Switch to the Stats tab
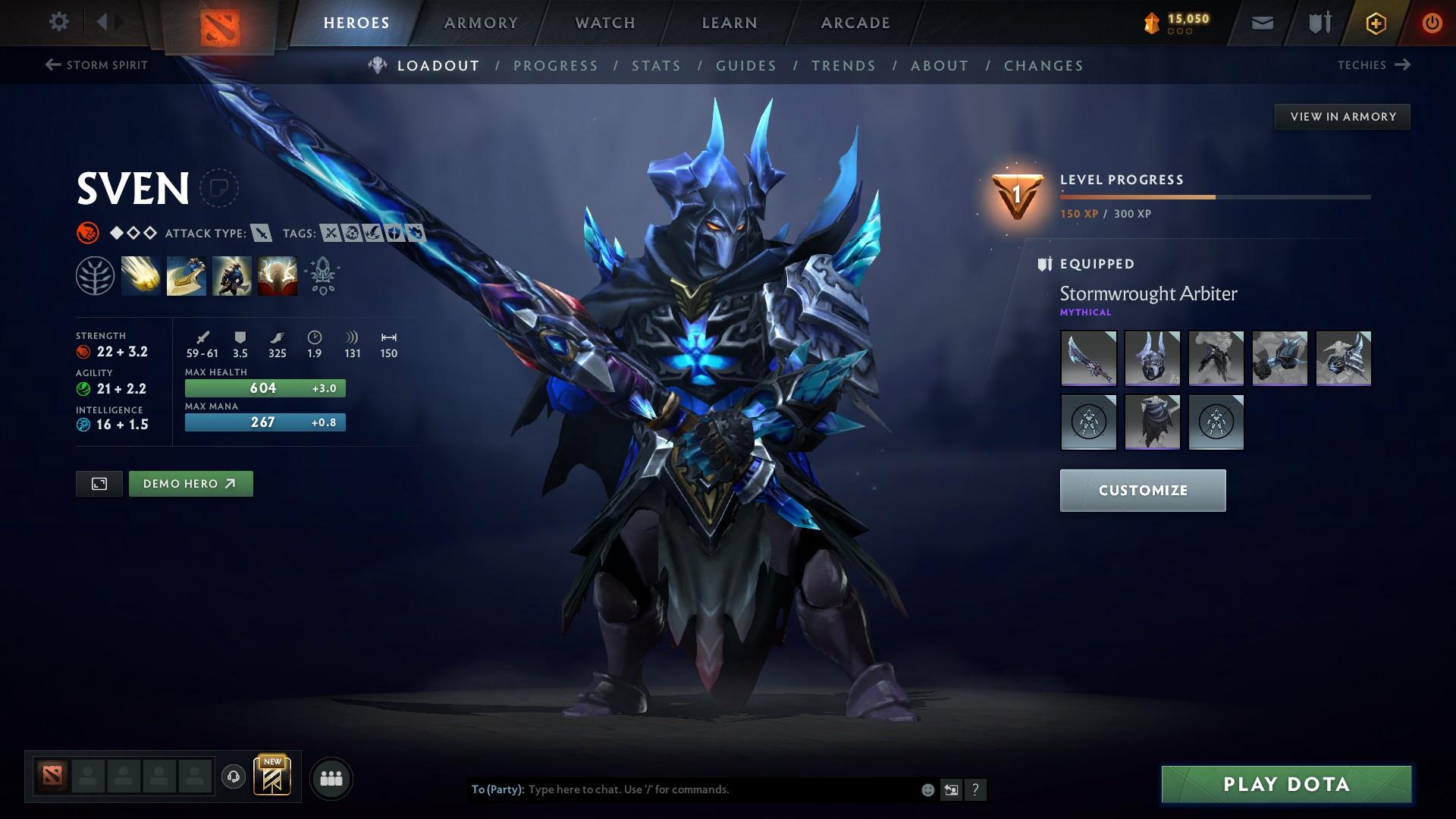1456x819 pixels. pos(656,66)
